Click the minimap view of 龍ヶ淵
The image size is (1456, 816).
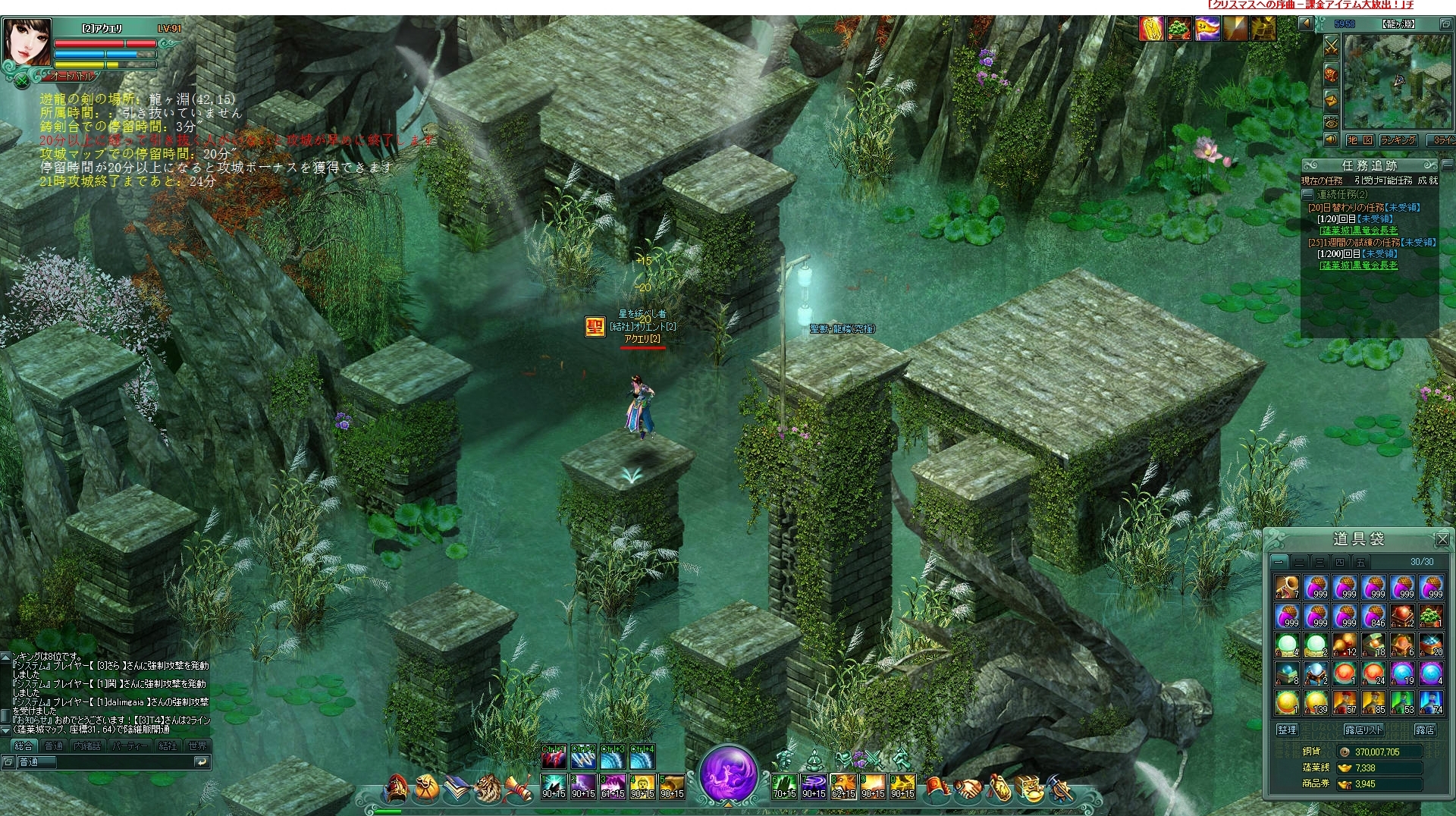[x=1398, y=81]
